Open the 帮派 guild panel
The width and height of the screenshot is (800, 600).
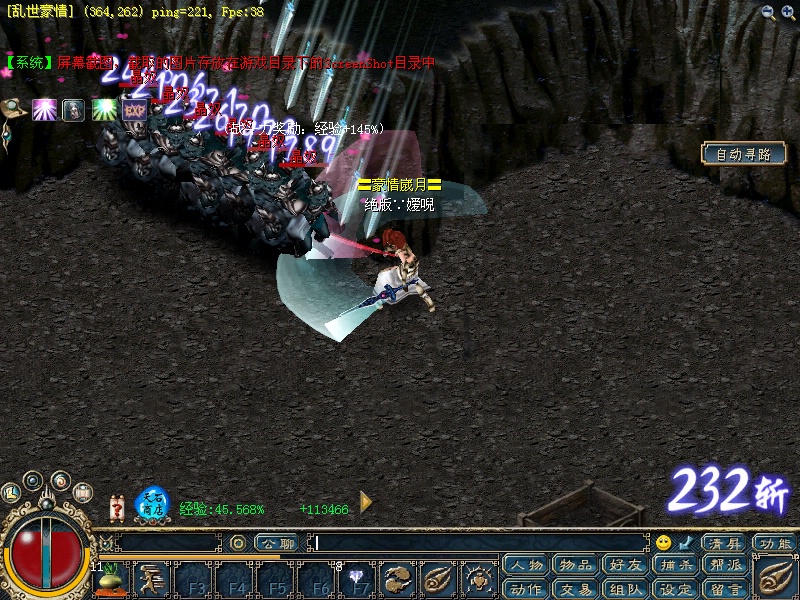[726, 565]
